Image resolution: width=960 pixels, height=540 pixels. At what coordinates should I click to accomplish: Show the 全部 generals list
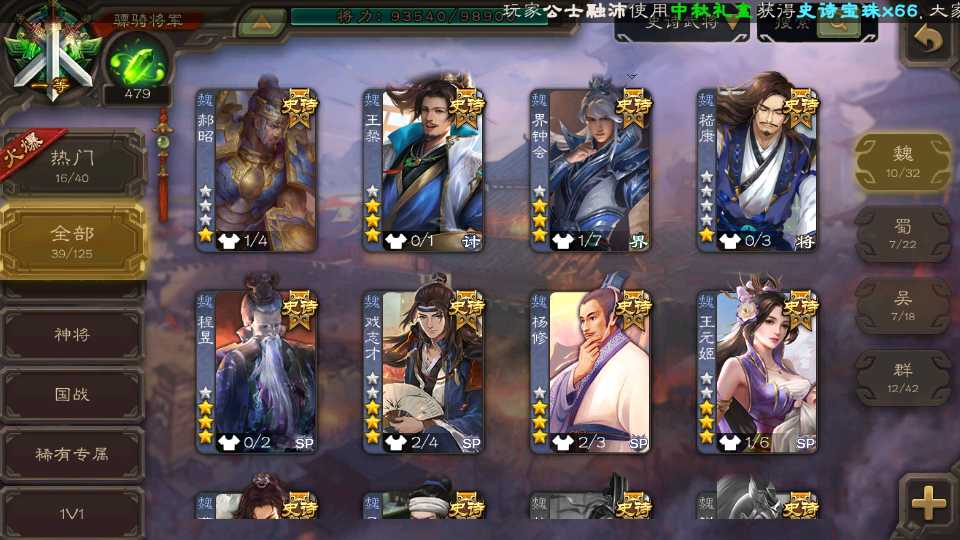tap(72, 240)
